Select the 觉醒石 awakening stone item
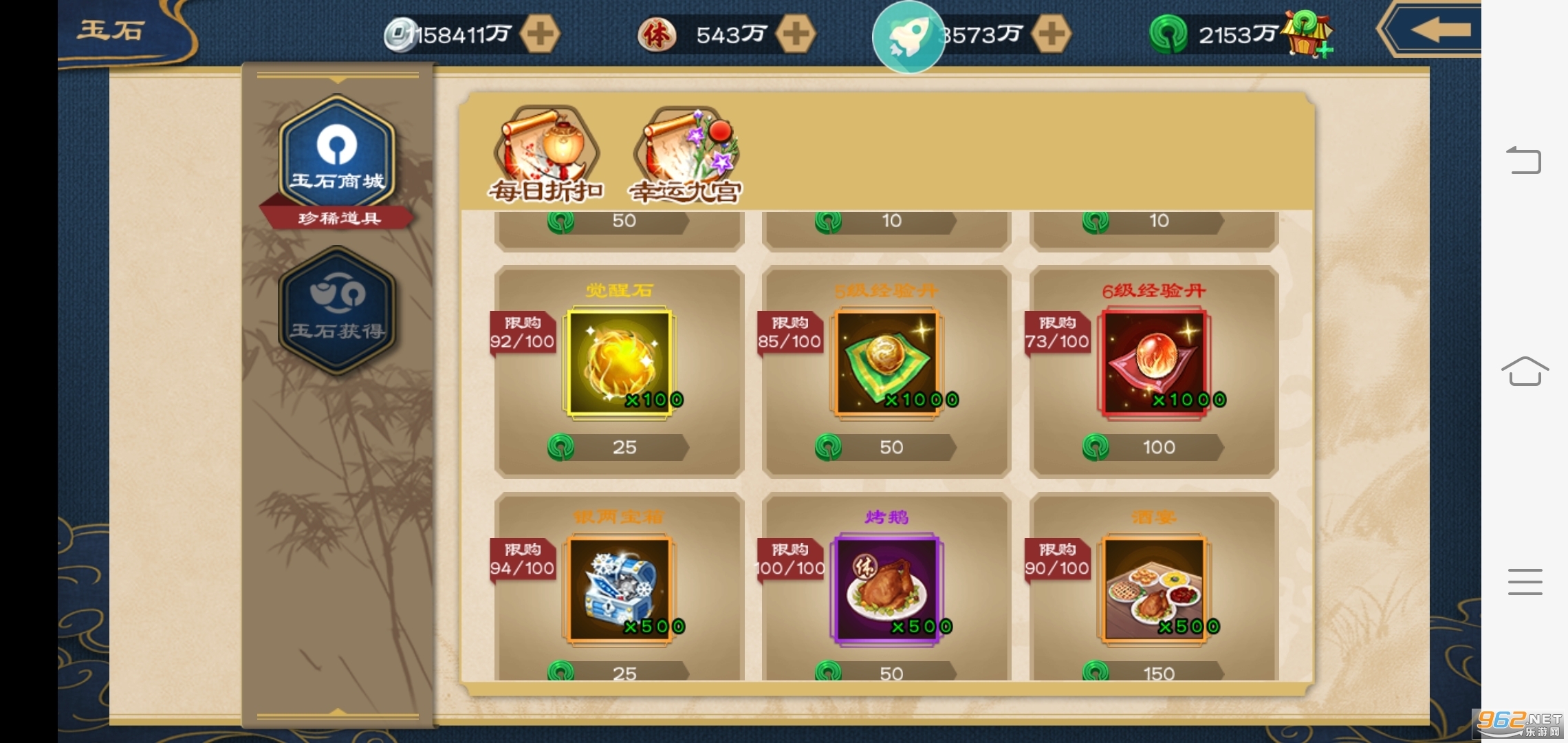 (x=619, y=363)
